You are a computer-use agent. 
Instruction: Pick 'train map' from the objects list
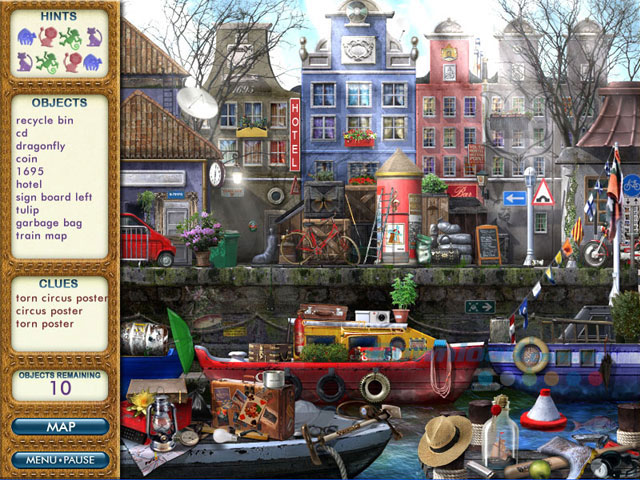(42, 237)
